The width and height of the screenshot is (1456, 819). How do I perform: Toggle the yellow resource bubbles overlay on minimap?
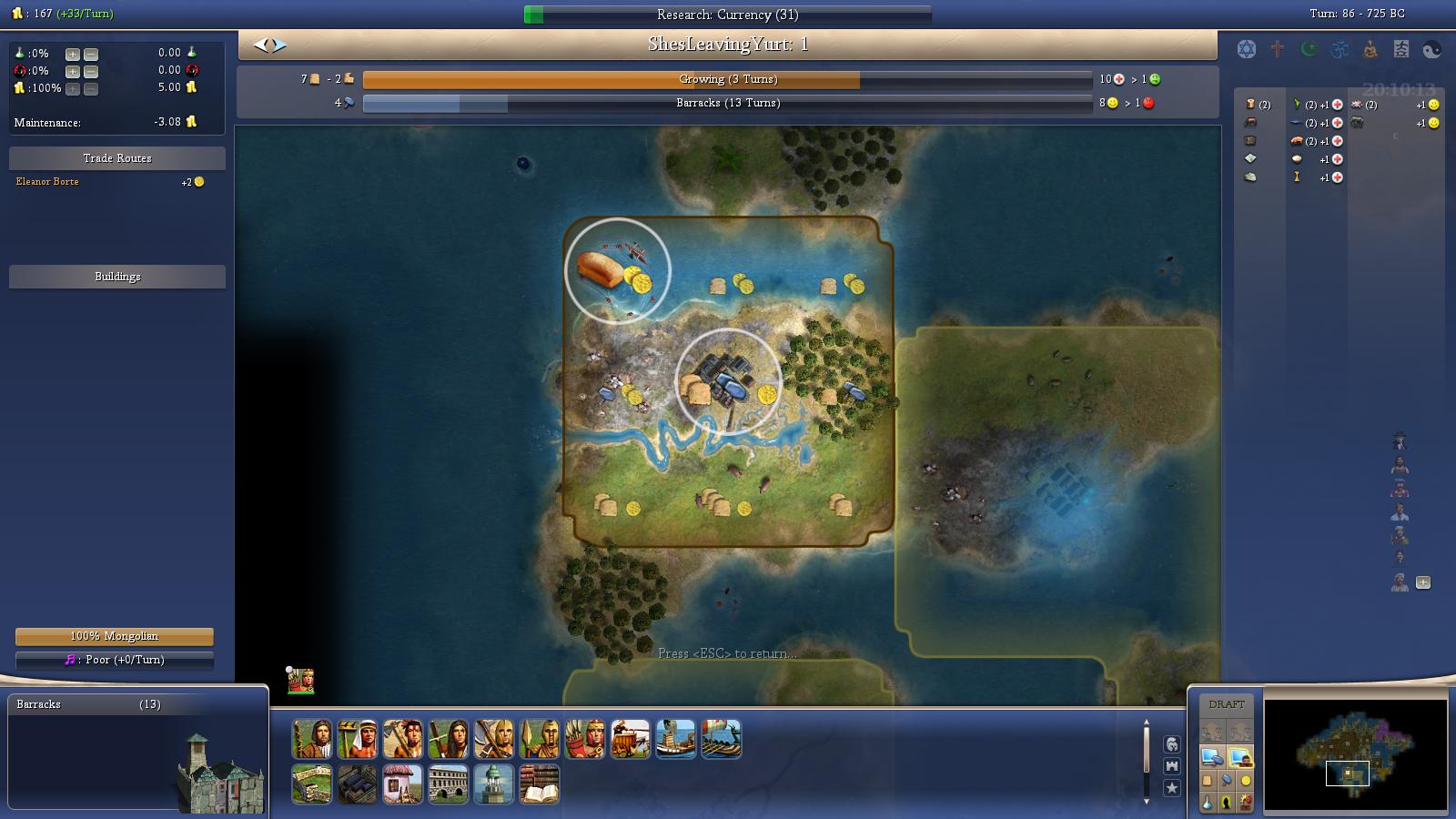tap(1245, 781)
